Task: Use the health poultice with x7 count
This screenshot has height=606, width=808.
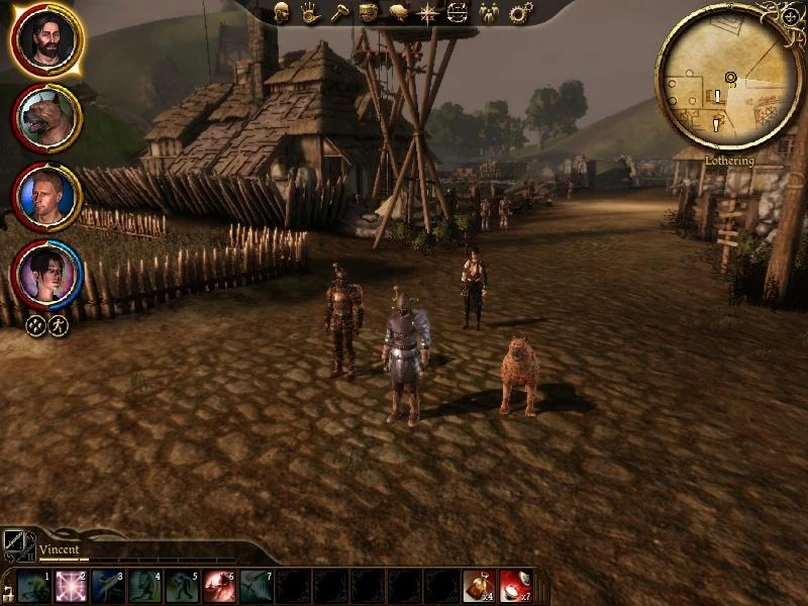Action: point(515,586)
